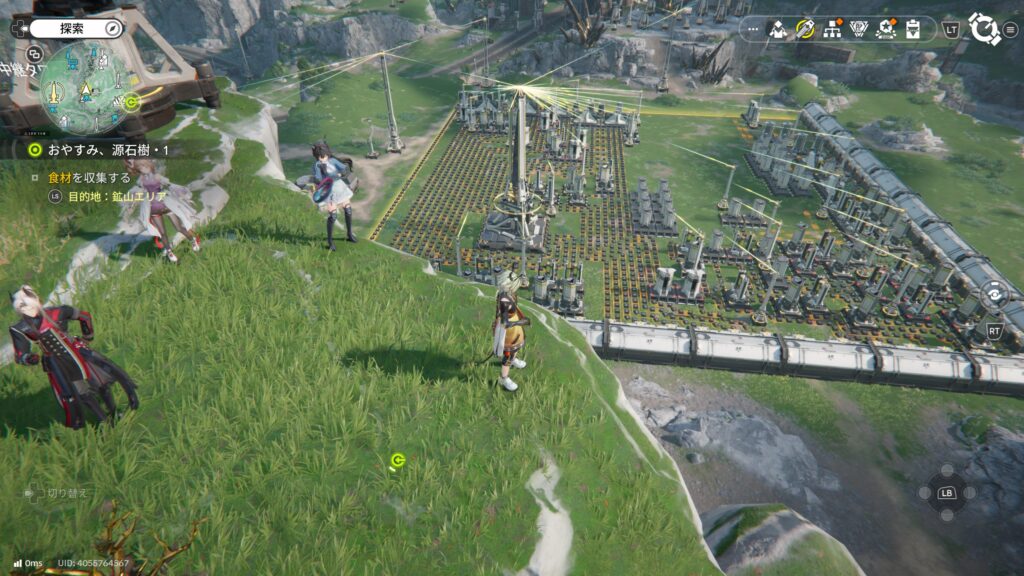Click the 探索 mode label
This screenshot has height=576, width=1024.
(72, 28)
